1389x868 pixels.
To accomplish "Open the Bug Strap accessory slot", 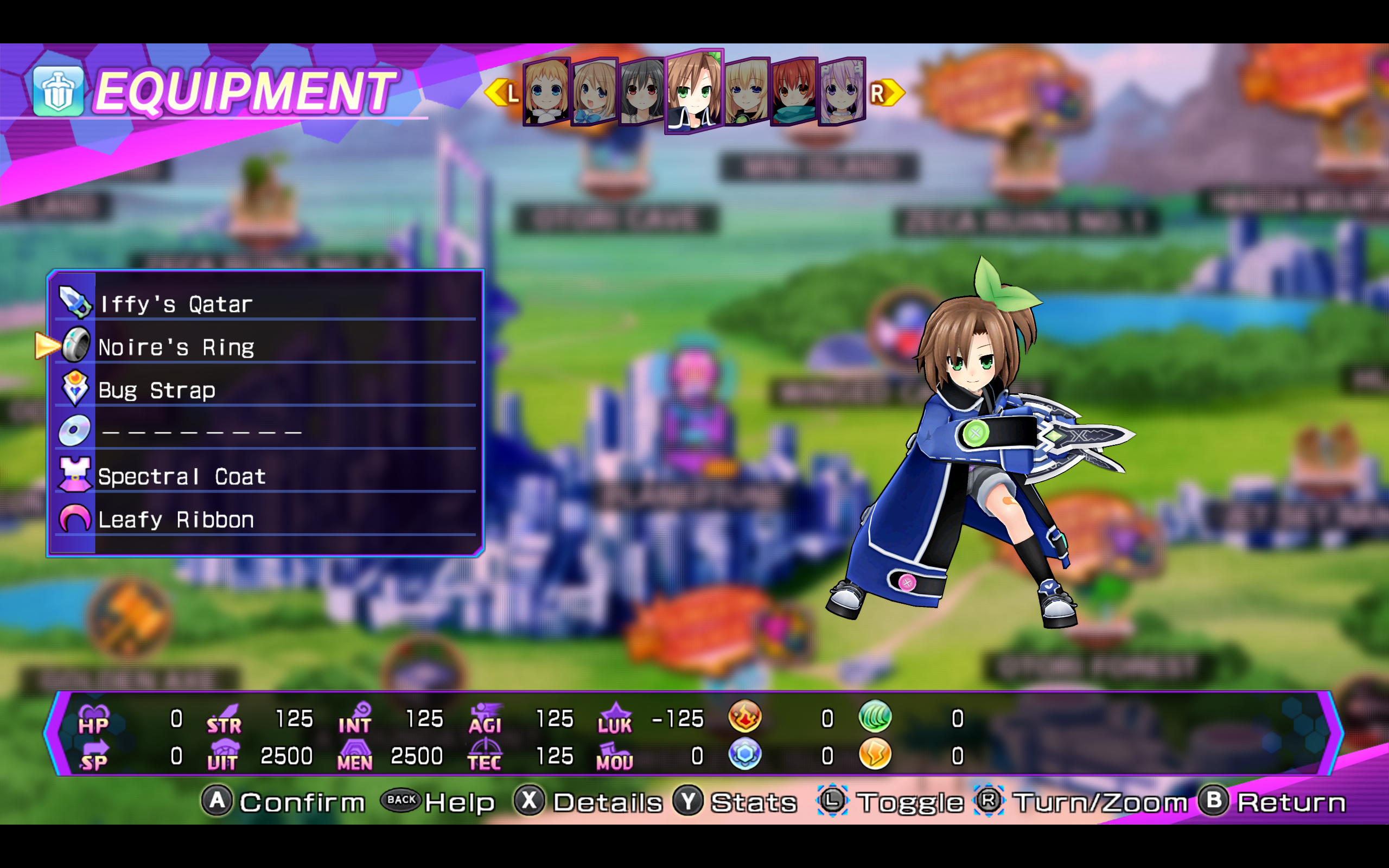I will pos(265,390).
